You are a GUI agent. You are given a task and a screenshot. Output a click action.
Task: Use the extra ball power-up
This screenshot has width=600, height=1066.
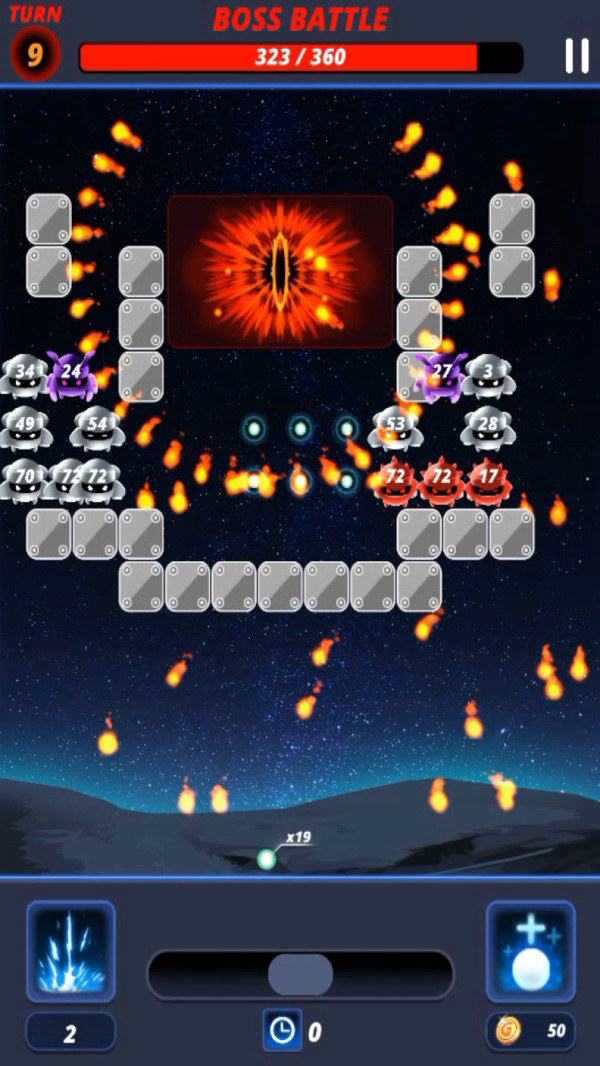point(530,950)
